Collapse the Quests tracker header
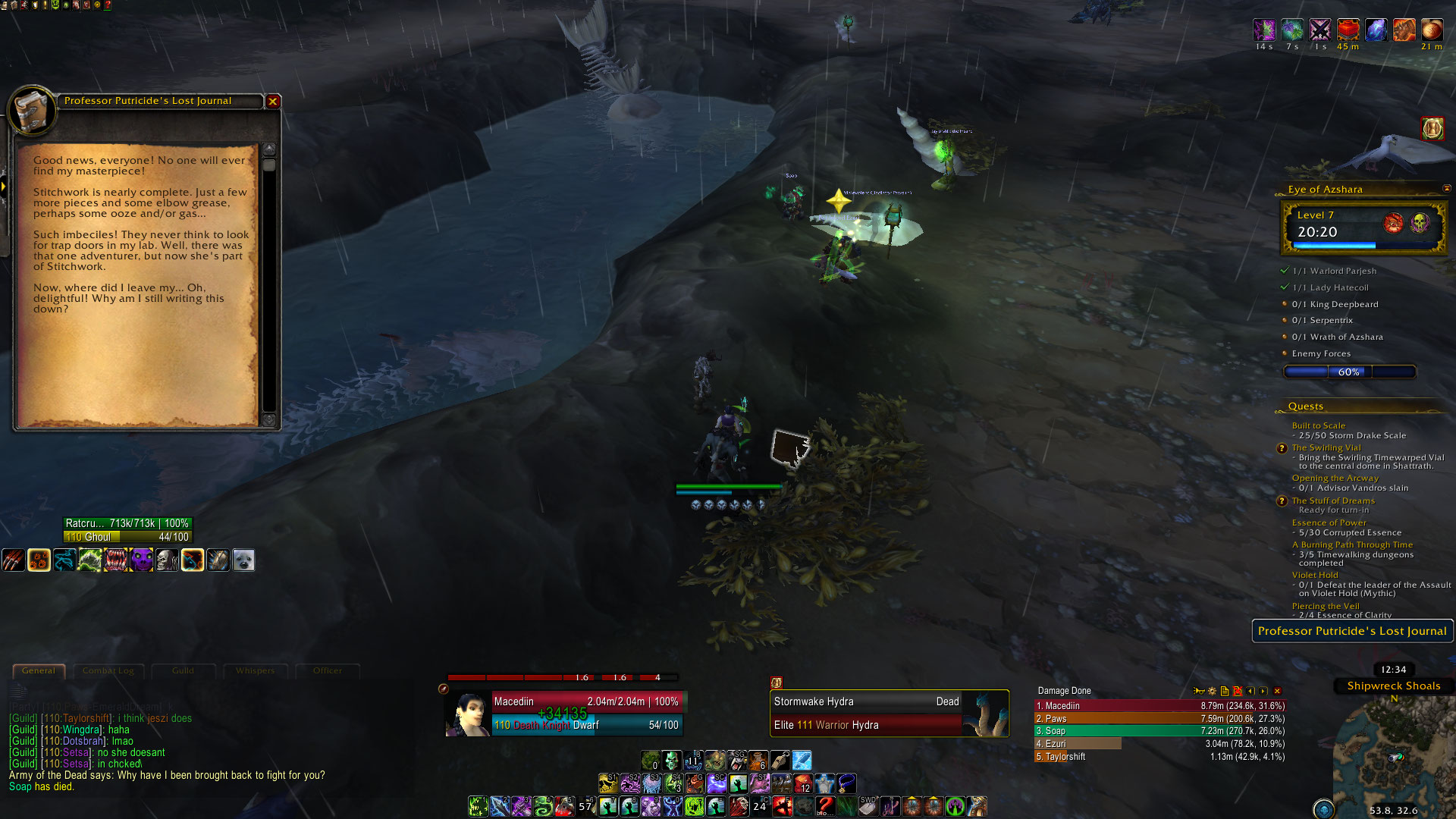Screen dimensions: 1456x819 (1305, 406)
